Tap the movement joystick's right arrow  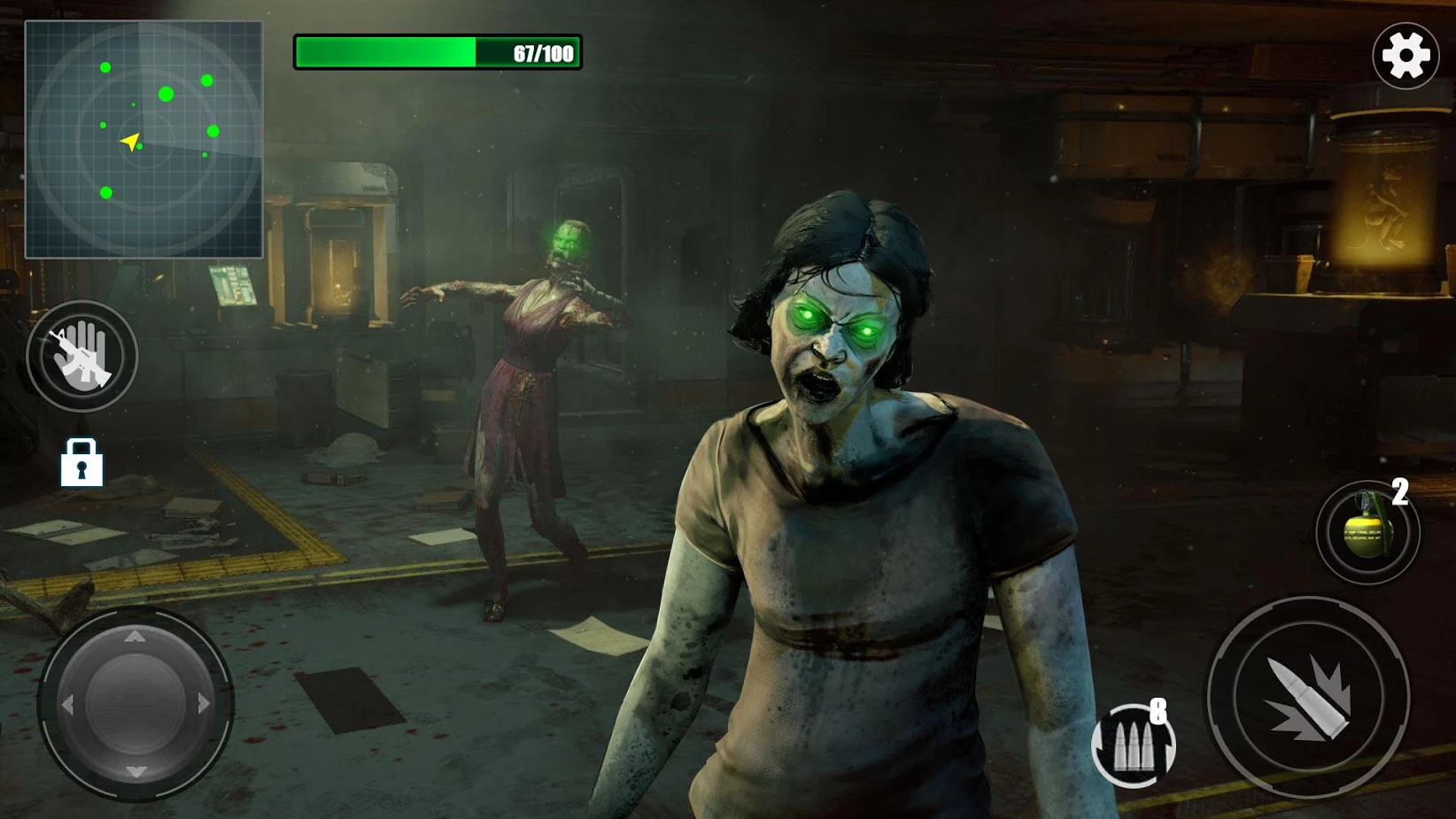point(205,704)
